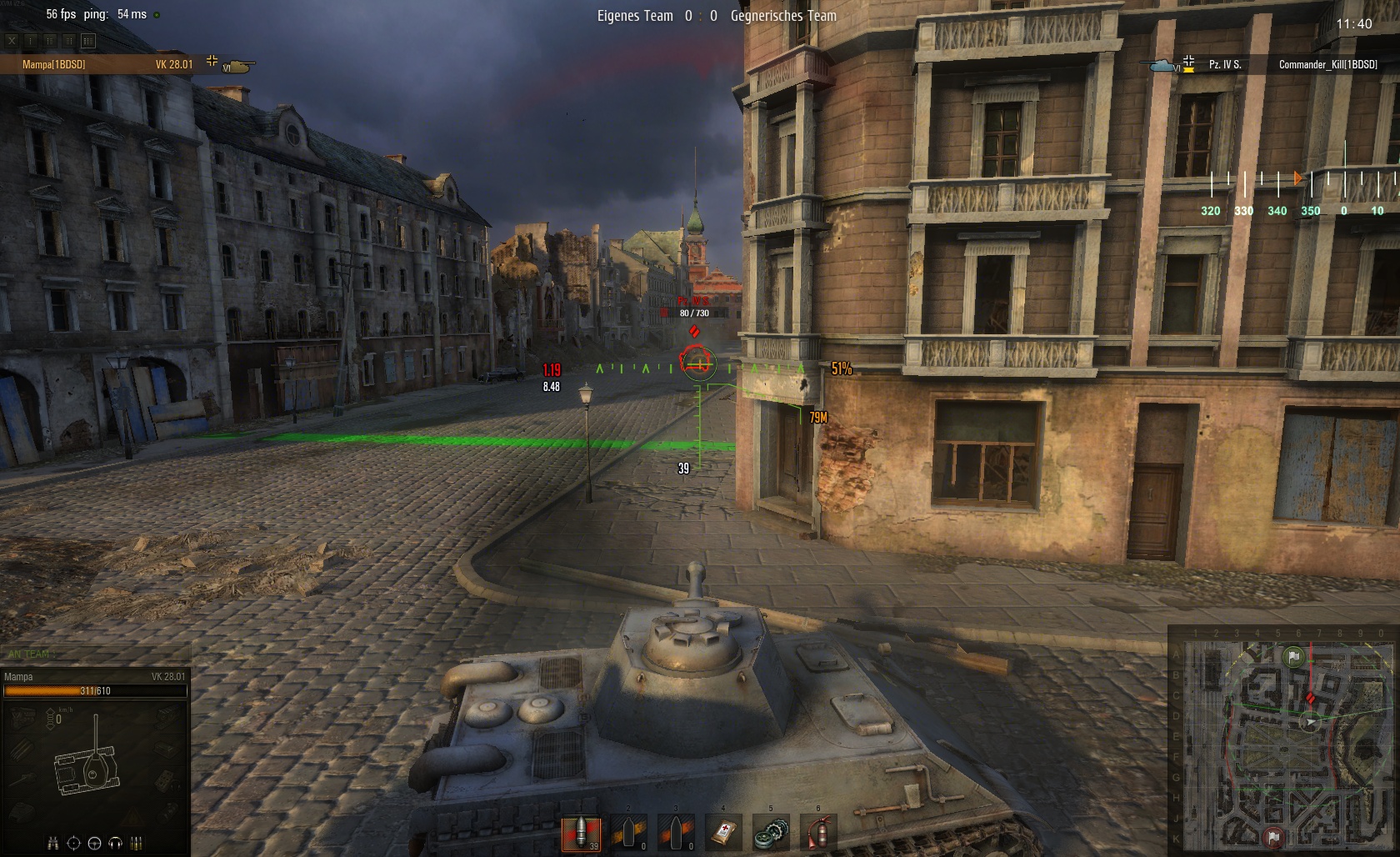Click the commander binoculars crew icon
This screenshot has height=857, width=1400.
pyautogui.click(x=54, y=842)
